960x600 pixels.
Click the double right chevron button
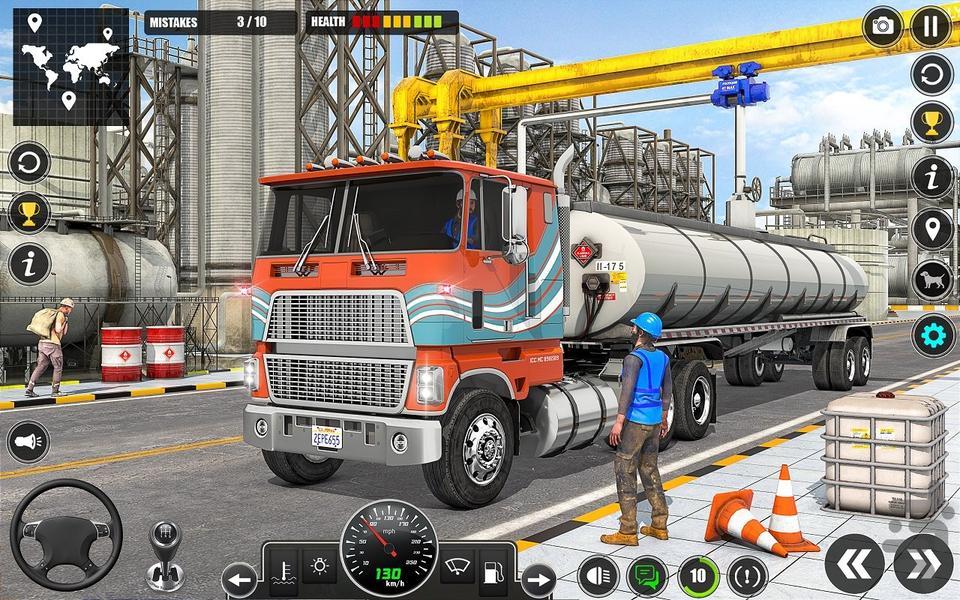pos(923,563)
